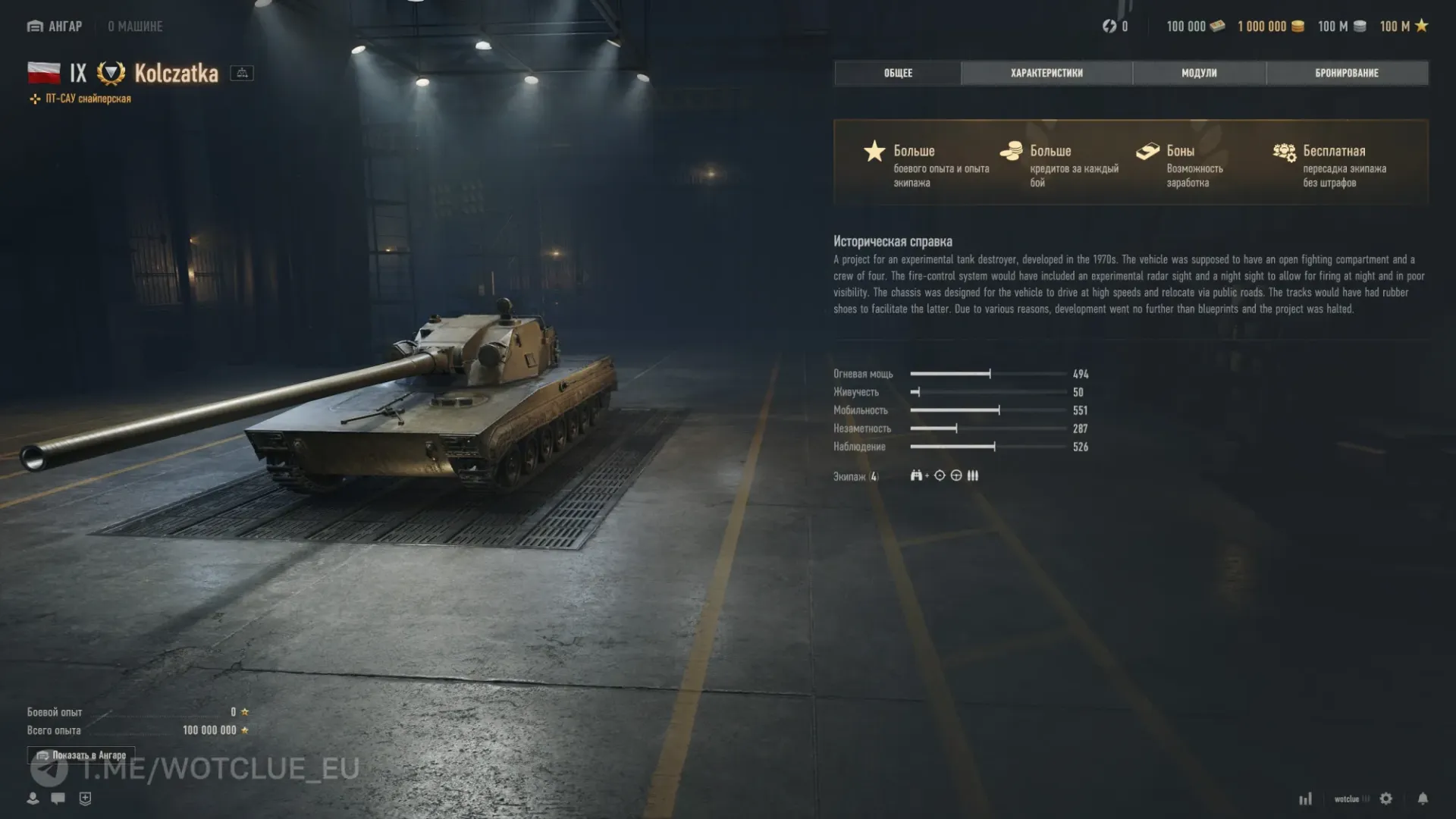Click the bar chart statistics icon
The image size is (1456, 819).
pos(1305,799)
